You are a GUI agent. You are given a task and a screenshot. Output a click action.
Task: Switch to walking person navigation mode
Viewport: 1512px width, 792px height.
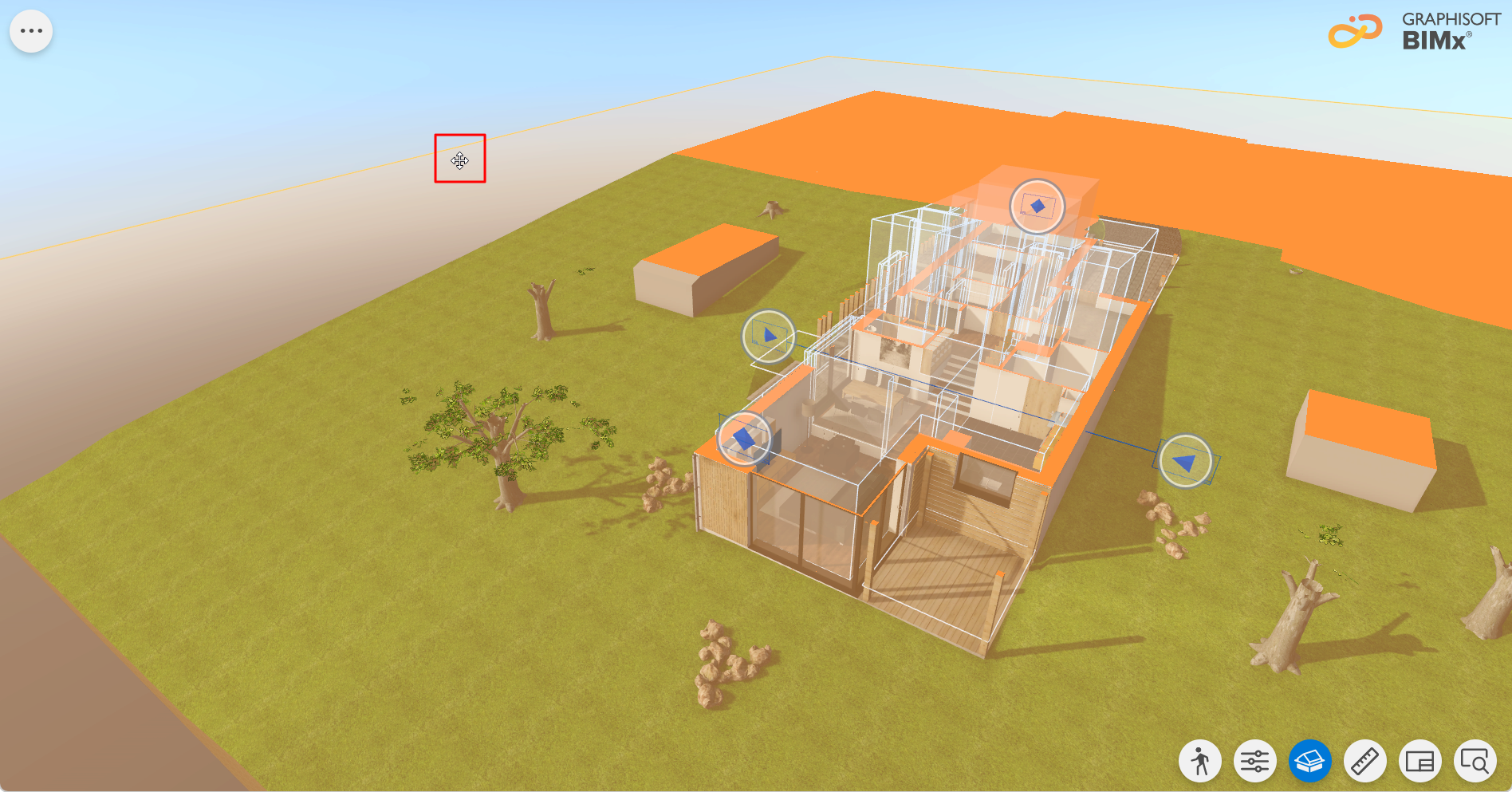pos(1200,762)
